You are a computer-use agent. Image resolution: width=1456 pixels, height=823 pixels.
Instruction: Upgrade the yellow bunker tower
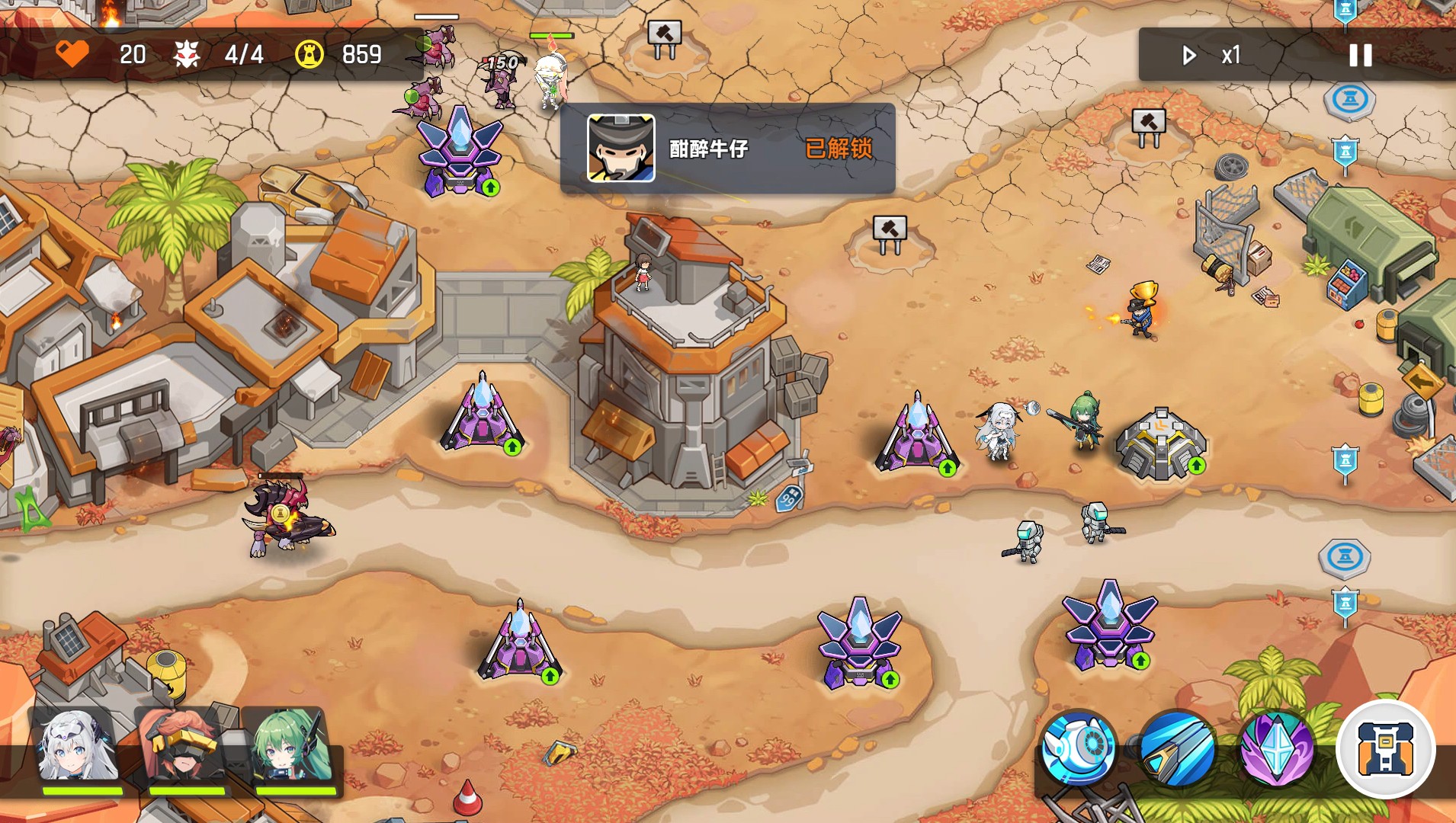click(x=1196, y=465)
